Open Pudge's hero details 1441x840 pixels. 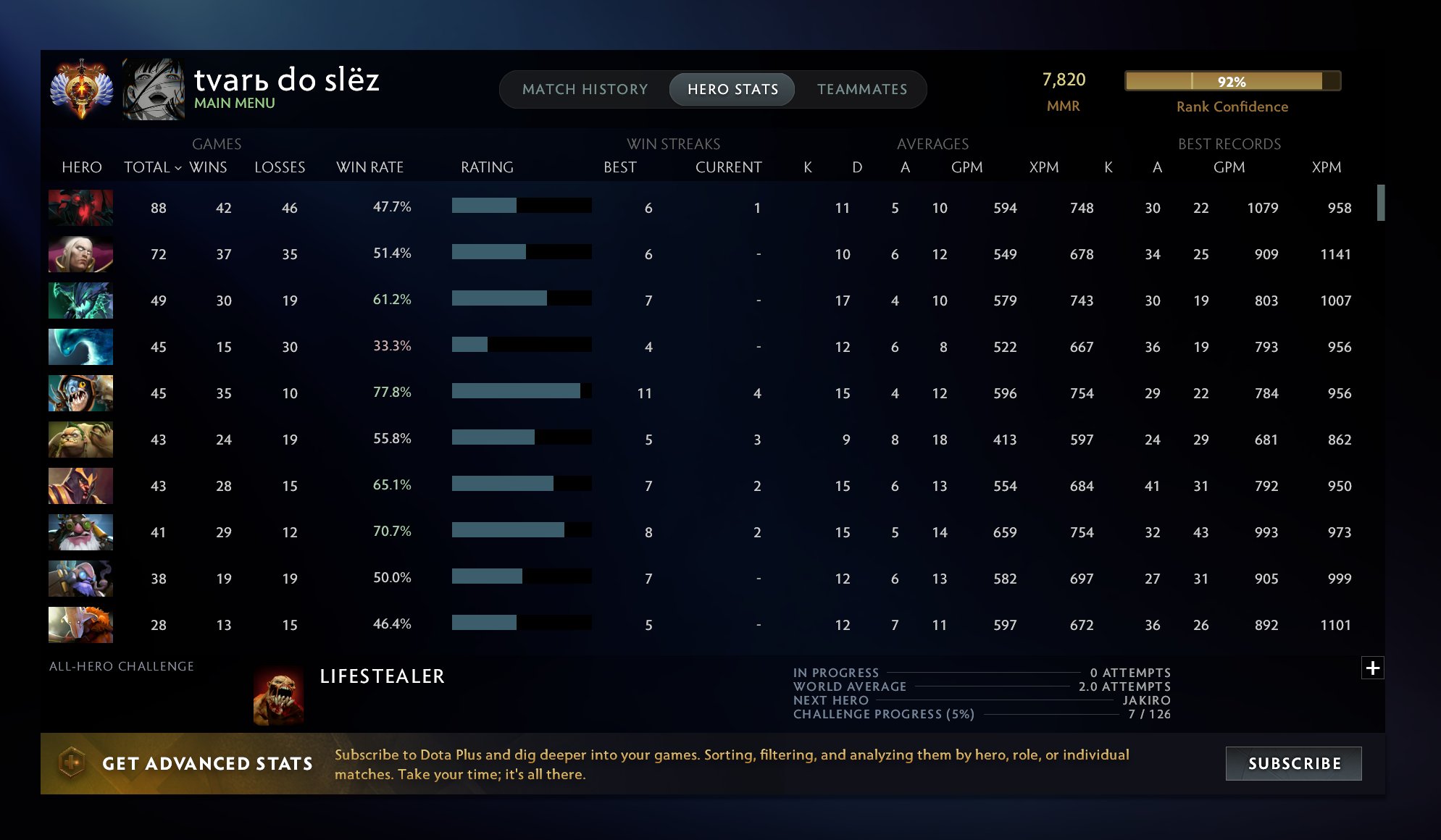80,440
